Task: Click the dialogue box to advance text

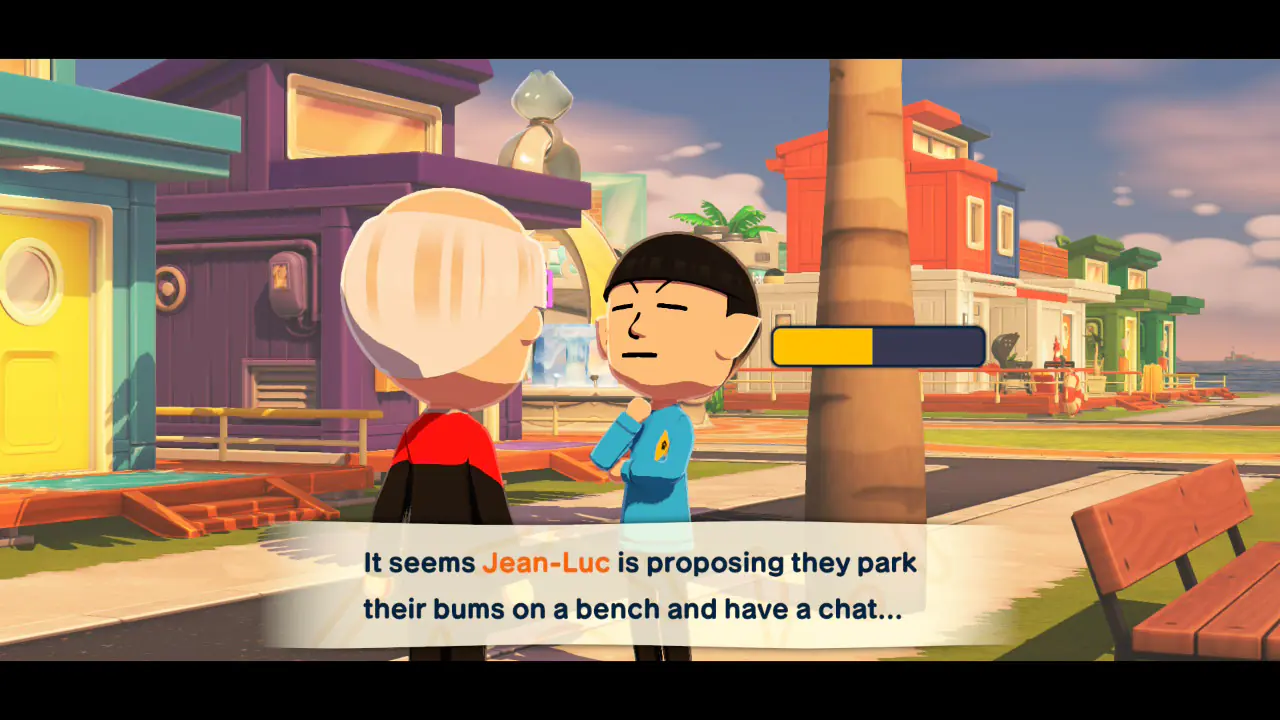Action: [640, 587]
